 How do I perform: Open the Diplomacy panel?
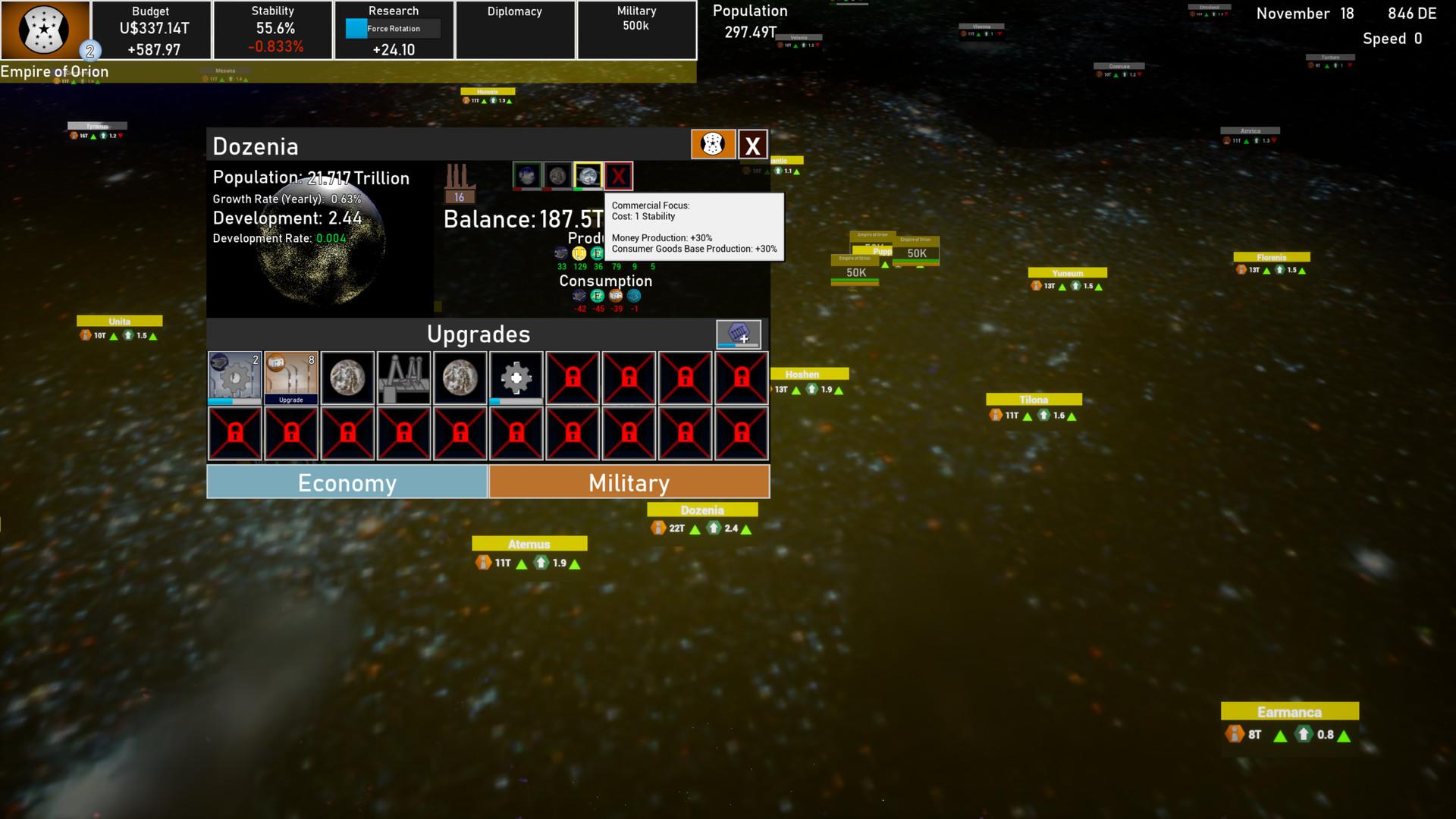515,30
